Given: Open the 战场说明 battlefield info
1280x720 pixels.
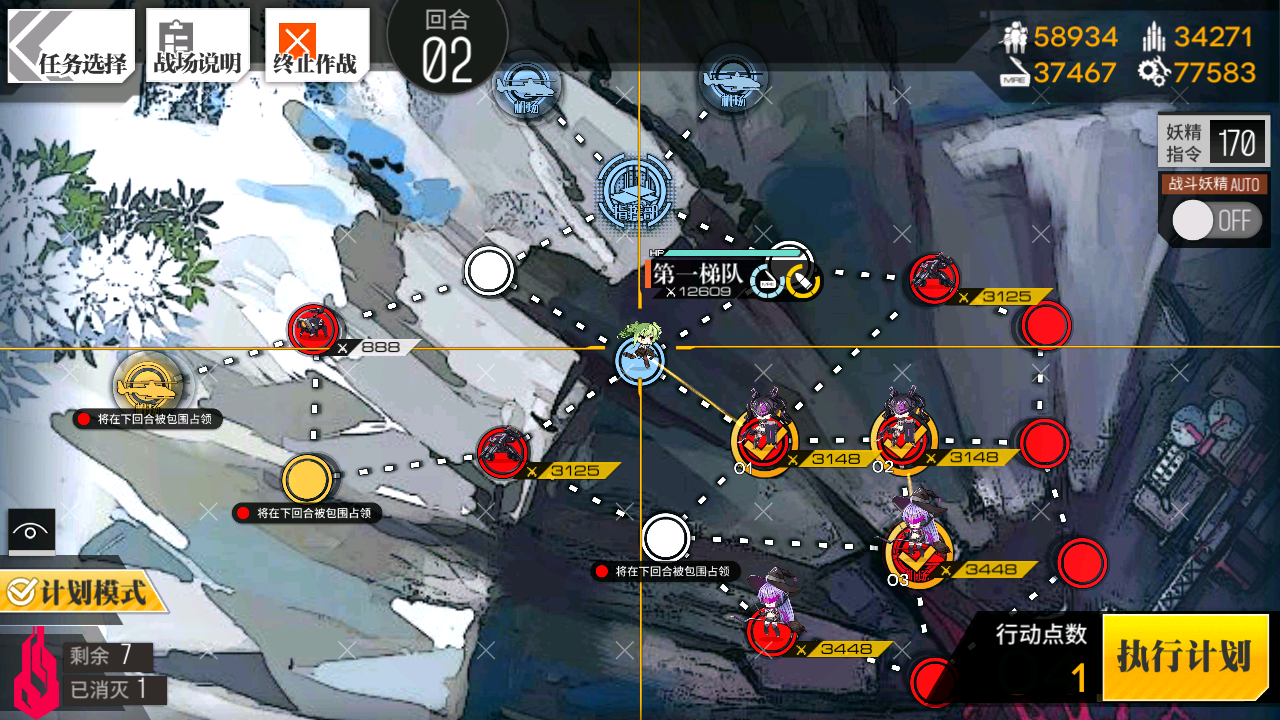Looking at the screenshot, I should [197, 45].
